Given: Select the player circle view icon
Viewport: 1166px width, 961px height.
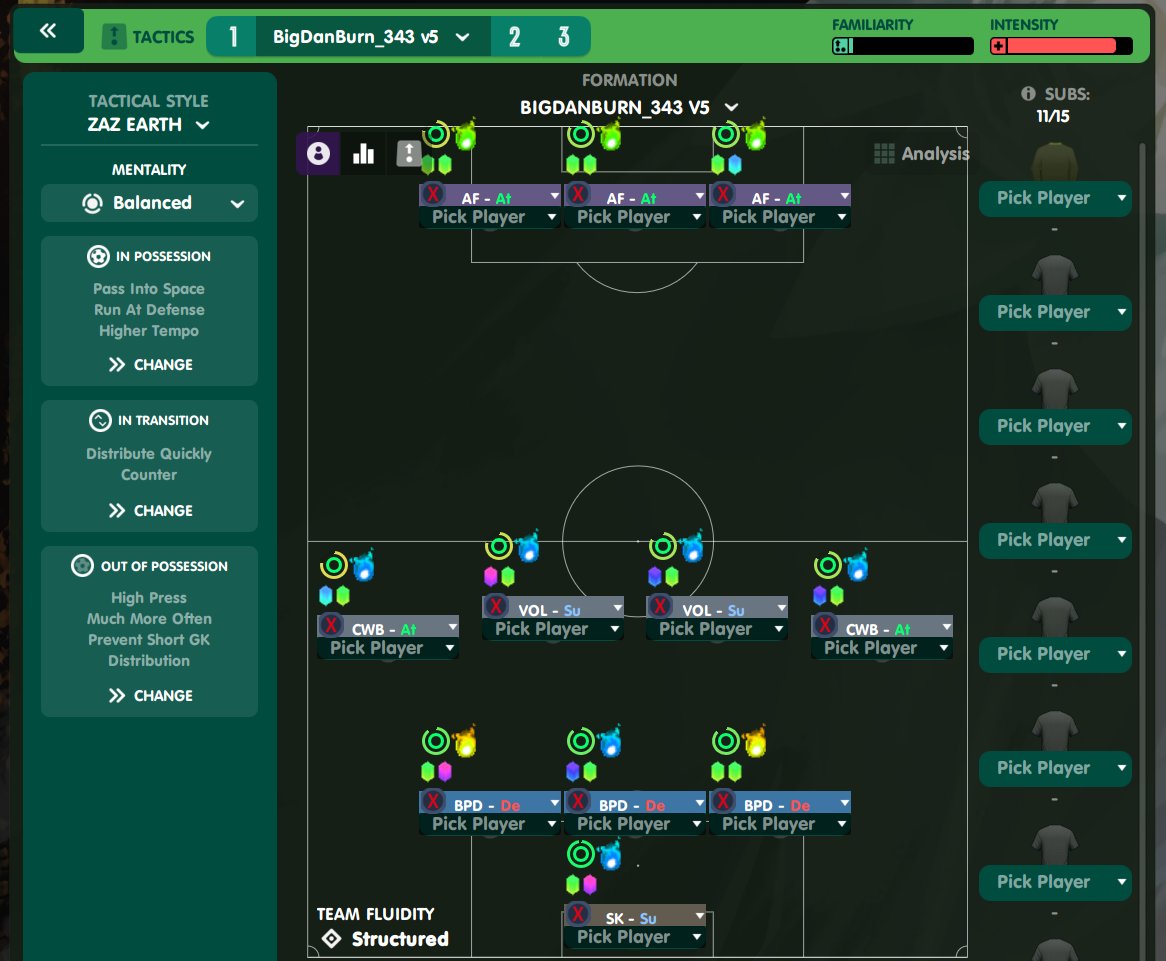Looking at the screenshot, I should coord(318,153).
